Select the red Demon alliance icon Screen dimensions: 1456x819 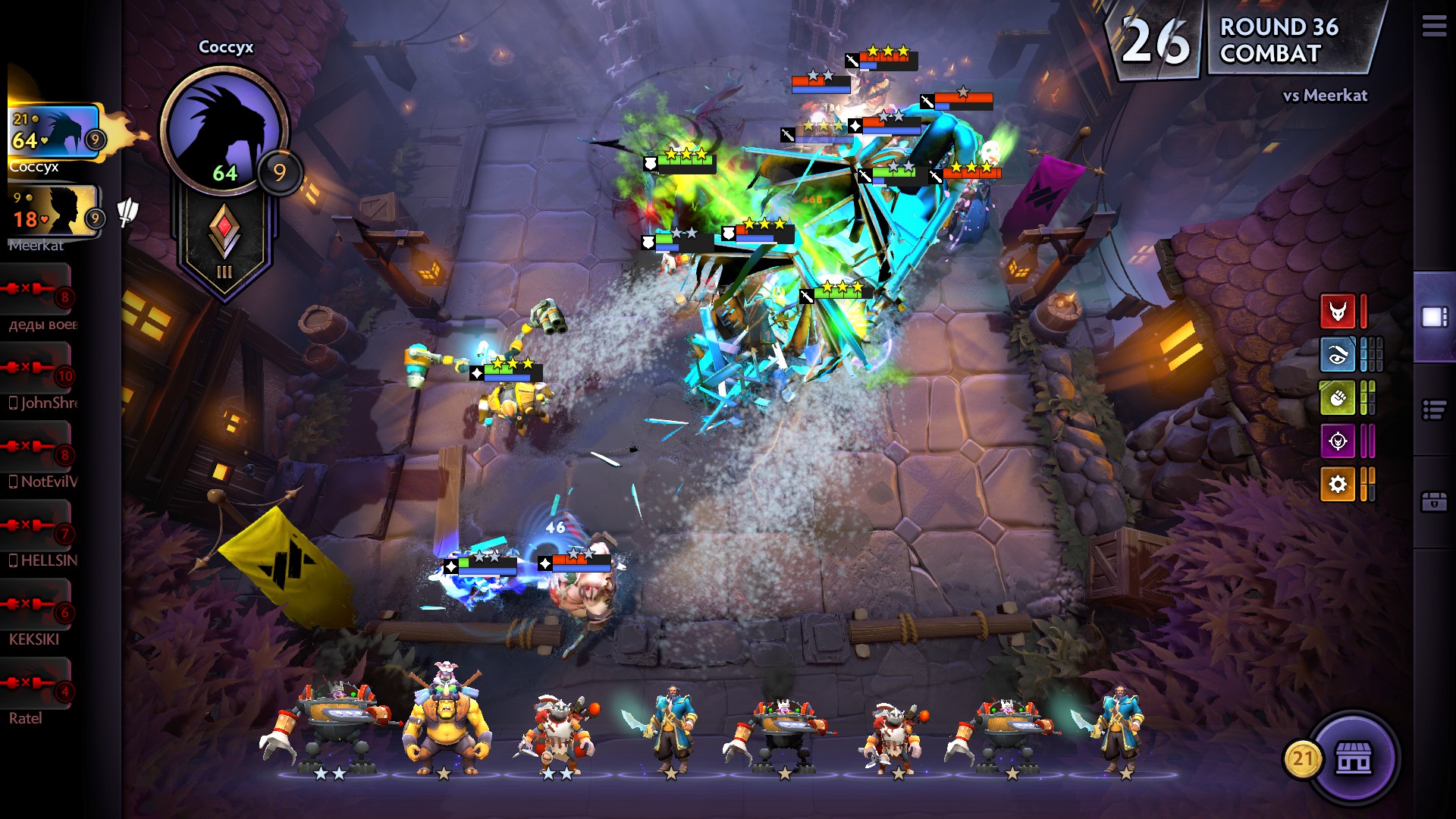click(1337, 312)
